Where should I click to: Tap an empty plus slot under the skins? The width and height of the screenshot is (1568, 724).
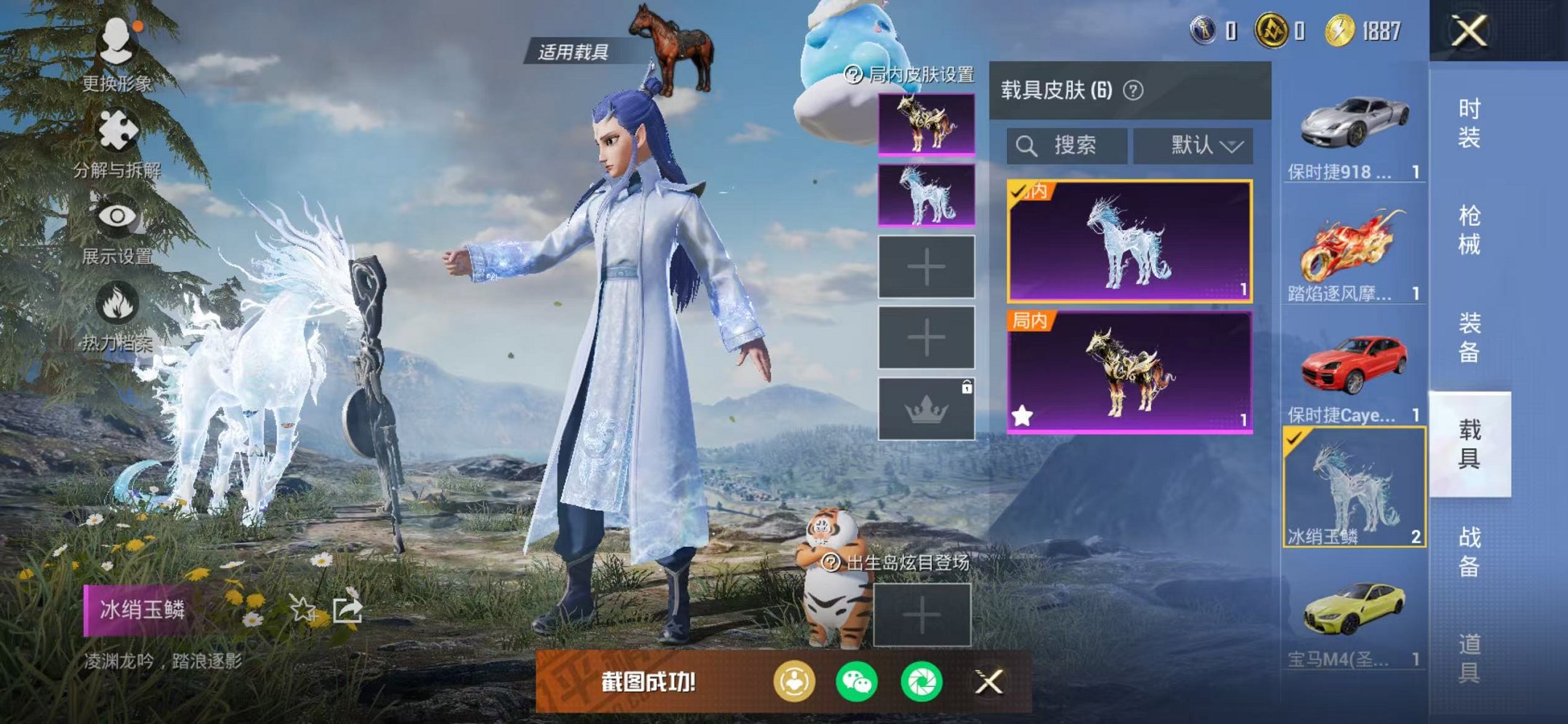pos(926,266)
